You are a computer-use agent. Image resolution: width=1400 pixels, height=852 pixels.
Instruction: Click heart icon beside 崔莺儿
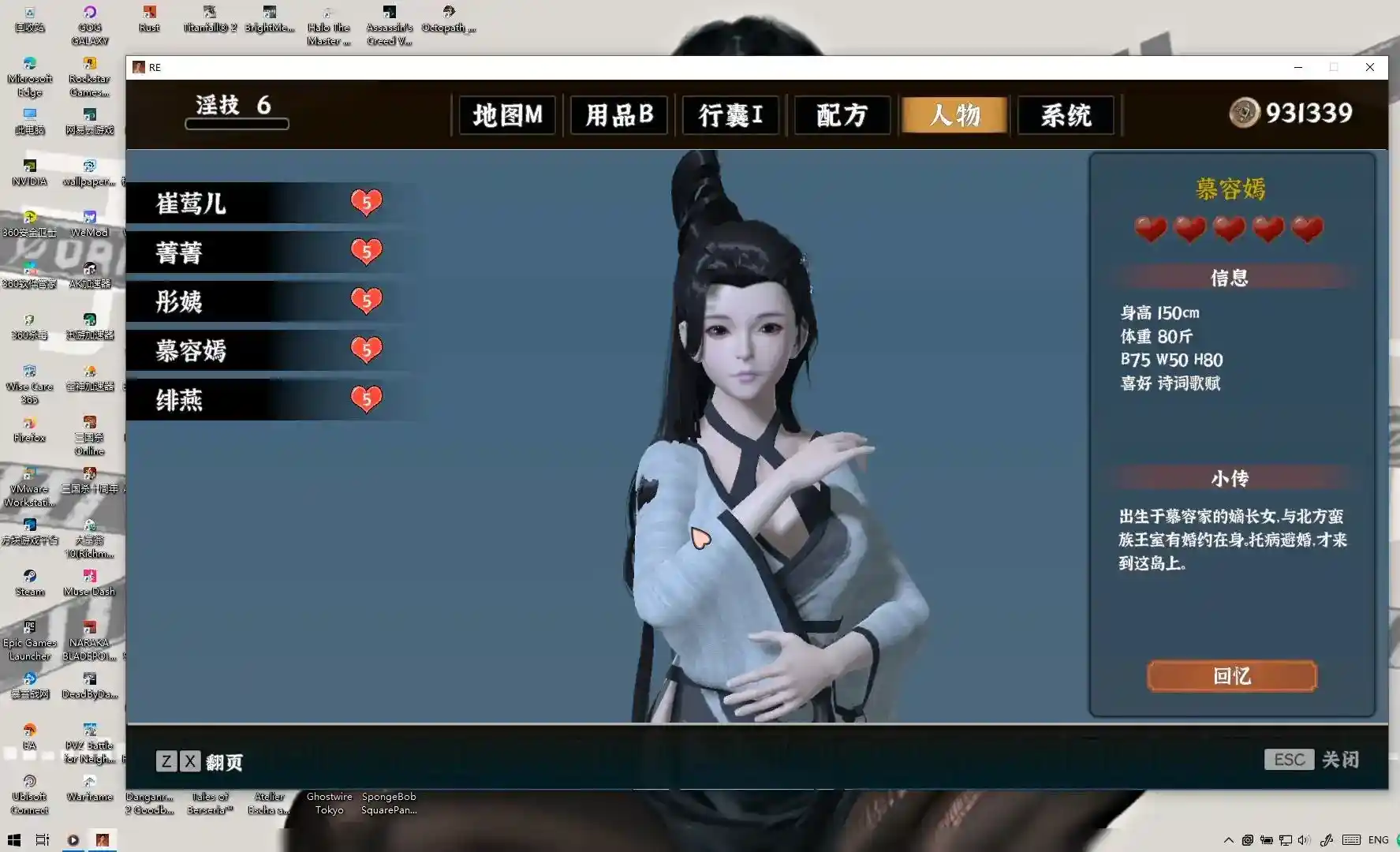click(x=366, y=203)
